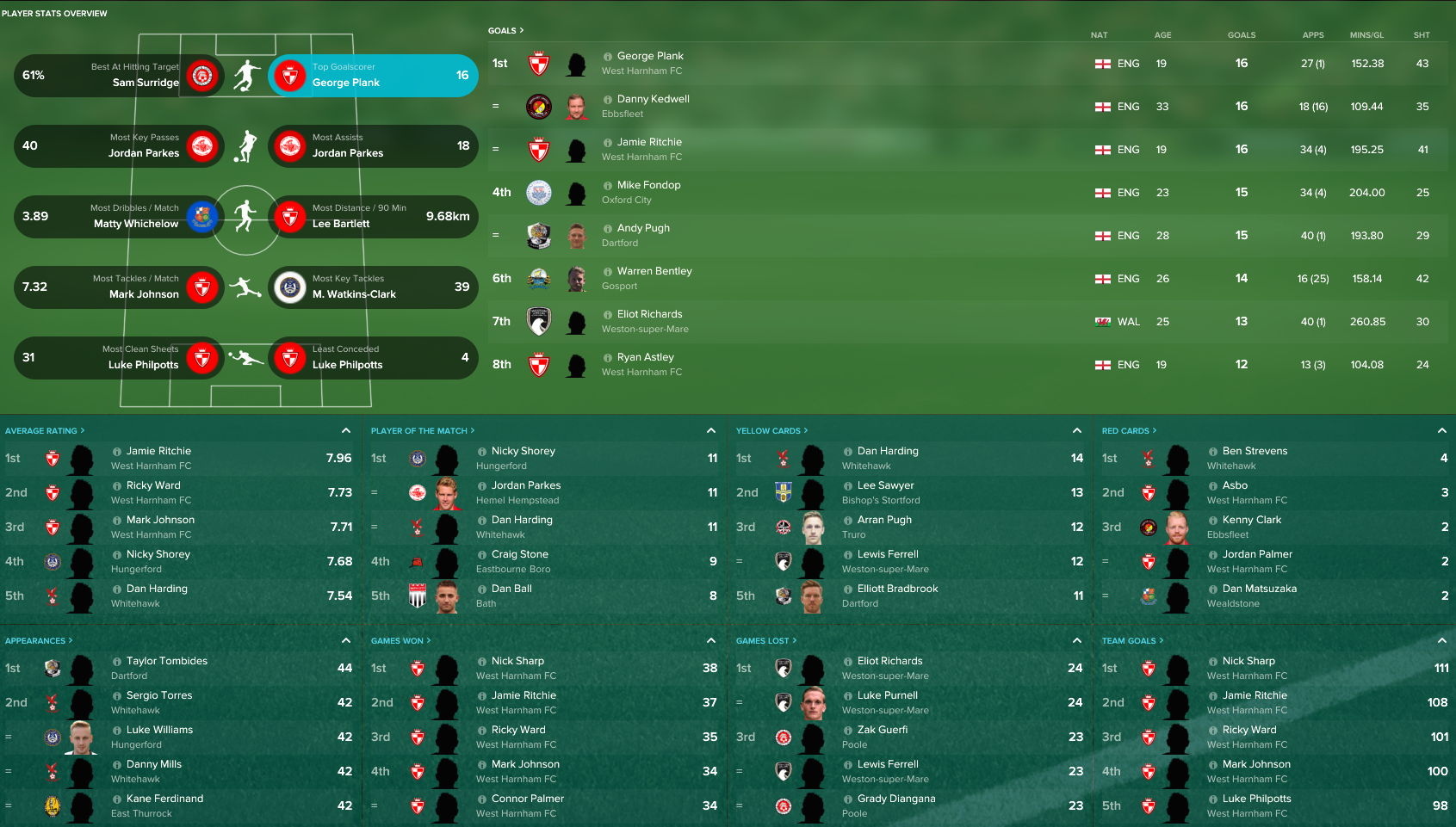Choose Most Dribbles Matty Whichelow panel
Viewport: 1456px width, 827px height.
(119, 217)
